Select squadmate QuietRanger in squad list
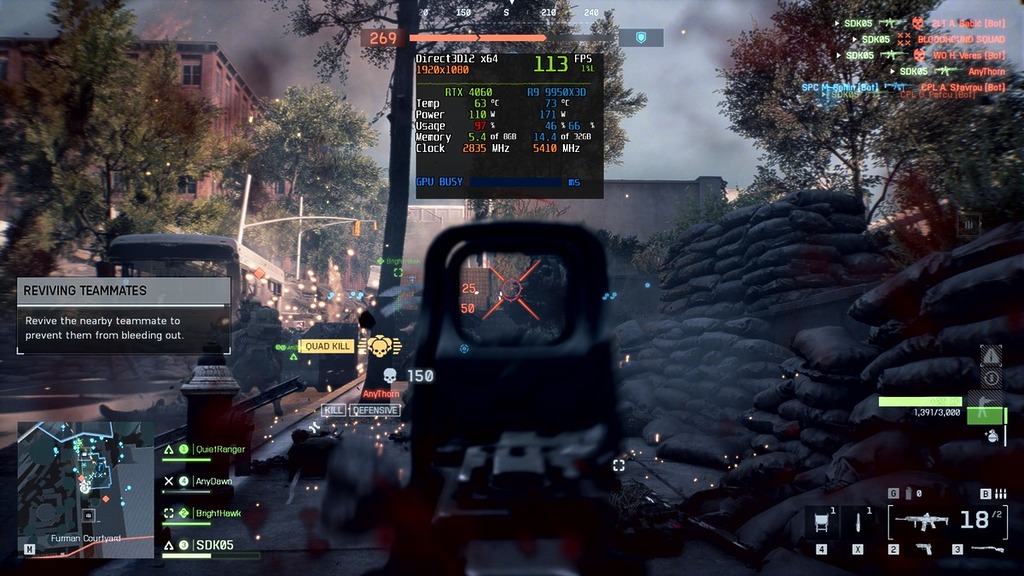Image resolution: width=1024 pixels, height=576 pixels. click(x=219, y=450)
